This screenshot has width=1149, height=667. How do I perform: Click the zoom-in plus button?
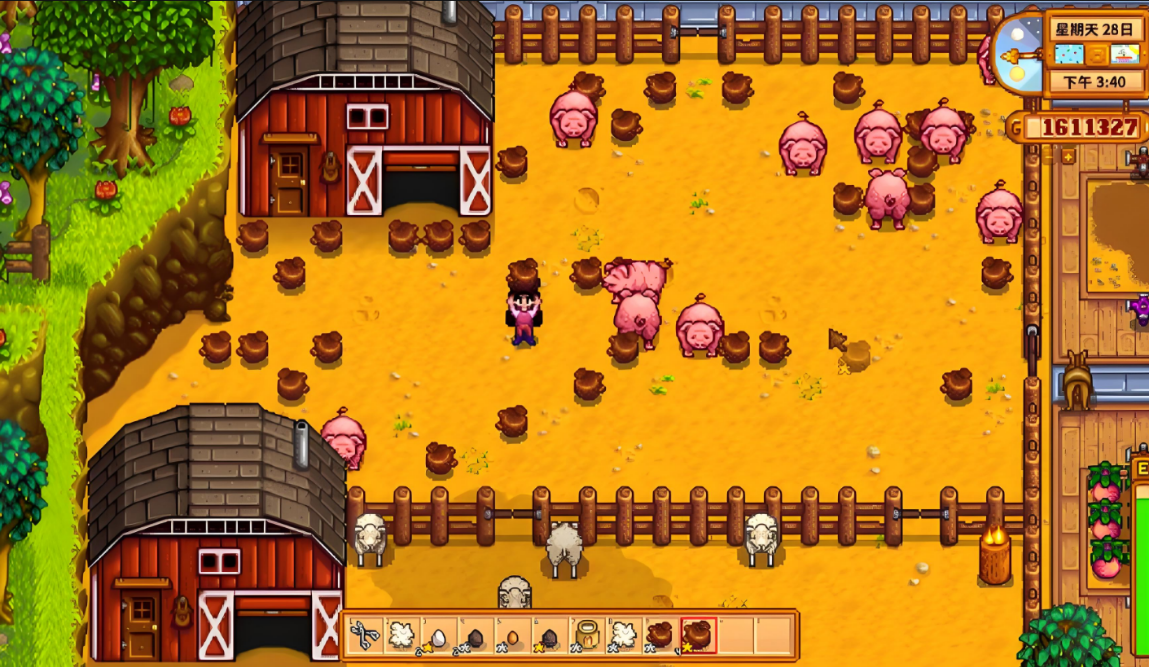coord(1067,157)
